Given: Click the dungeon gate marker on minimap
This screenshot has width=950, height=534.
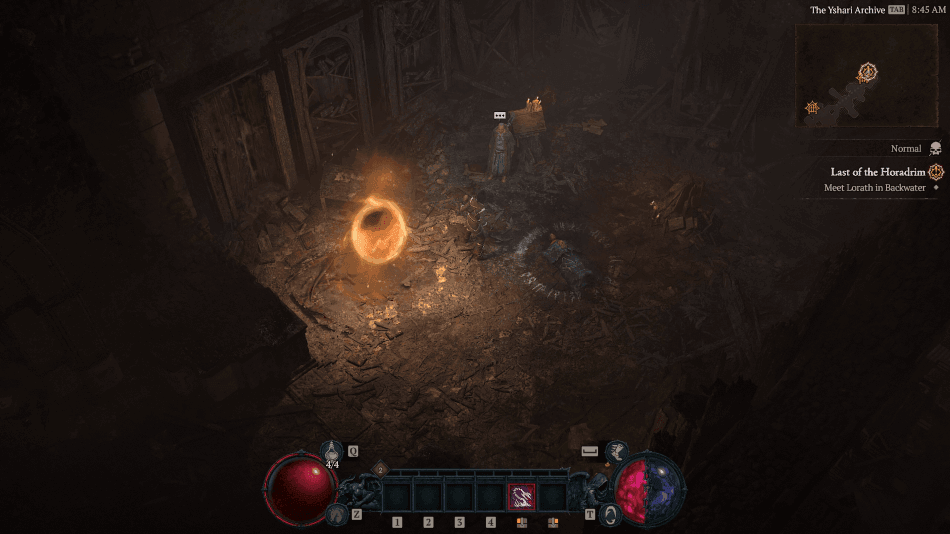Looking at the screenshot, I should (813, 107).
